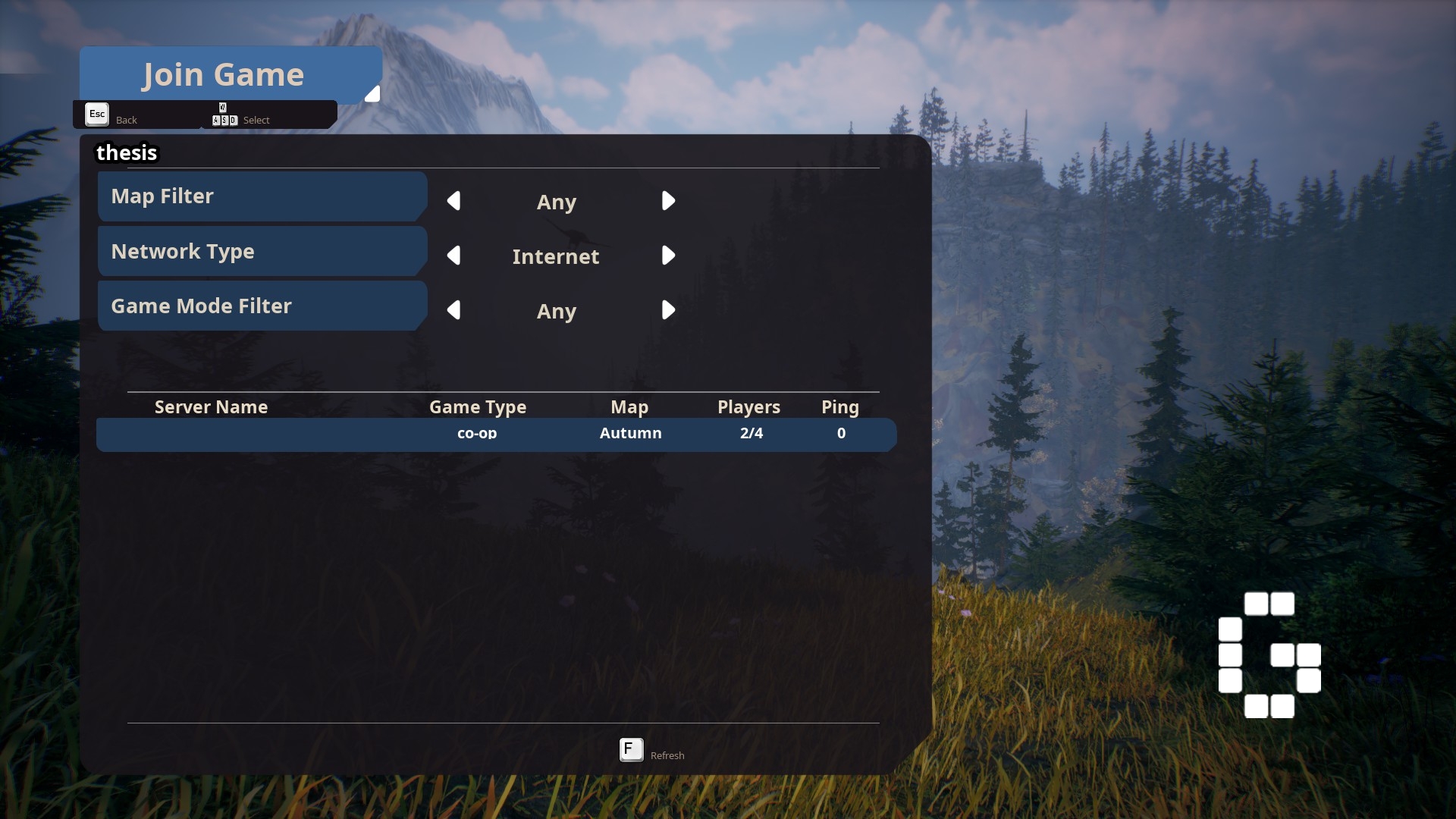
Task: Click the previous arrow for Game Mode Filter
Action: click(454, 310)
